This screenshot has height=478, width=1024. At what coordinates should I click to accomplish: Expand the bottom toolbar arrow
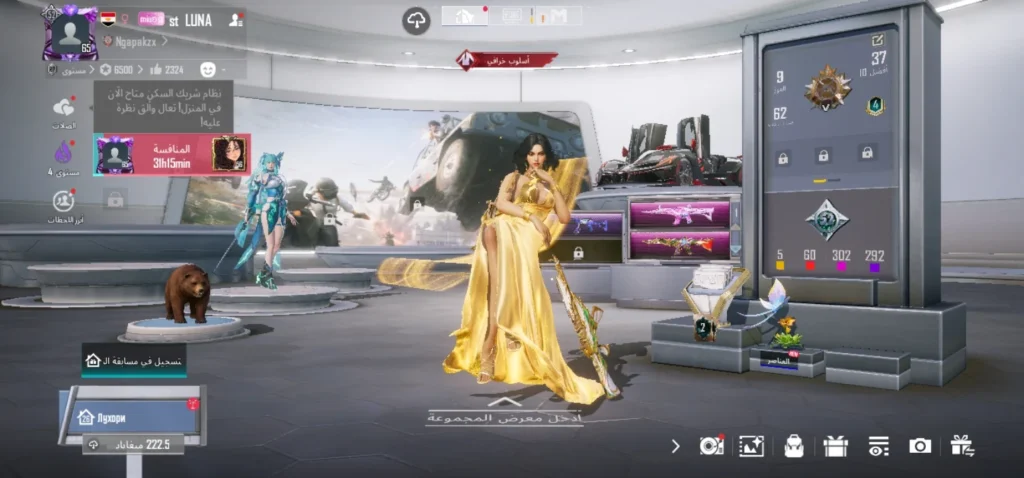[x=676, y=446]
